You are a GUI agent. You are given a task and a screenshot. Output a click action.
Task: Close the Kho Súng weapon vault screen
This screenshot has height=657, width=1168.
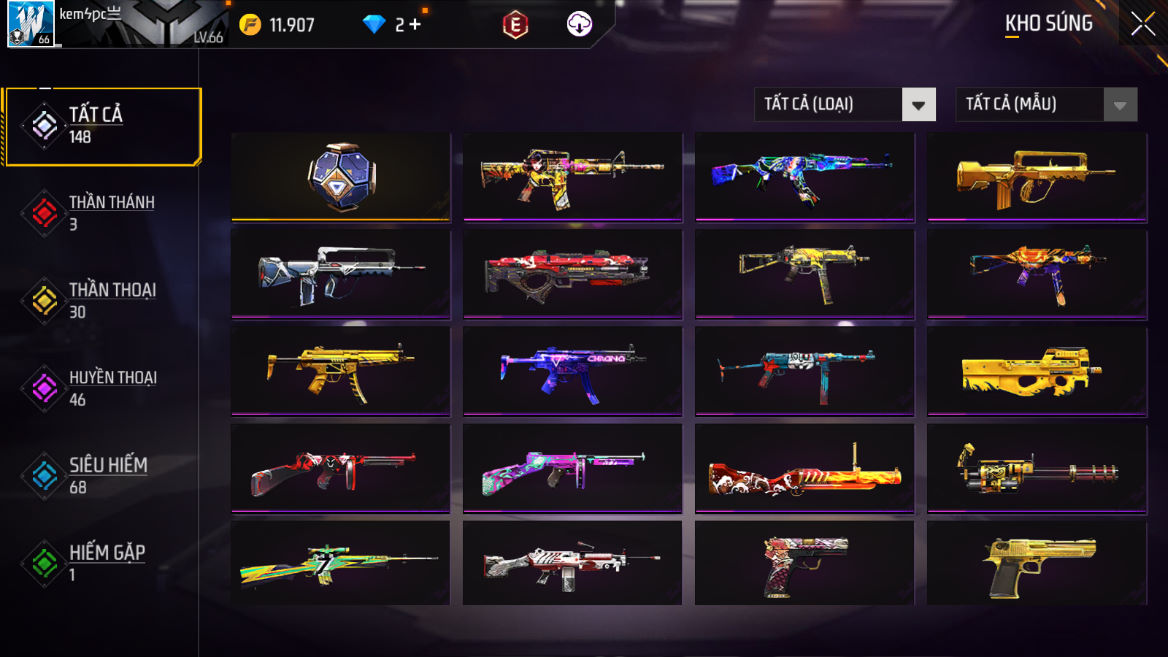pos(1142,24)
